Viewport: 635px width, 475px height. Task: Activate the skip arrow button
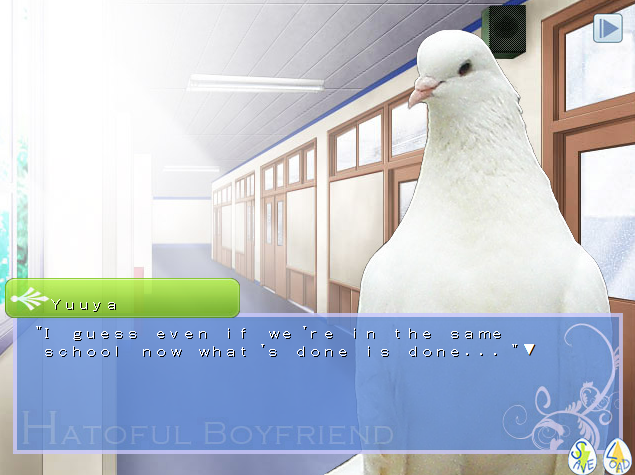click(607, 28)
